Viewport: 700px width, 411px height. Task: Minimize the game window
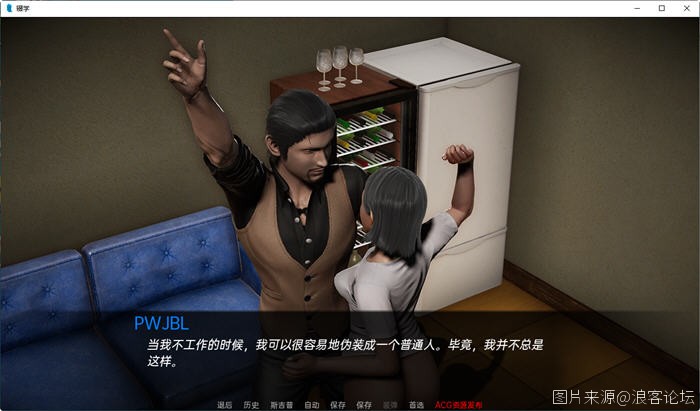click(637, 8)
